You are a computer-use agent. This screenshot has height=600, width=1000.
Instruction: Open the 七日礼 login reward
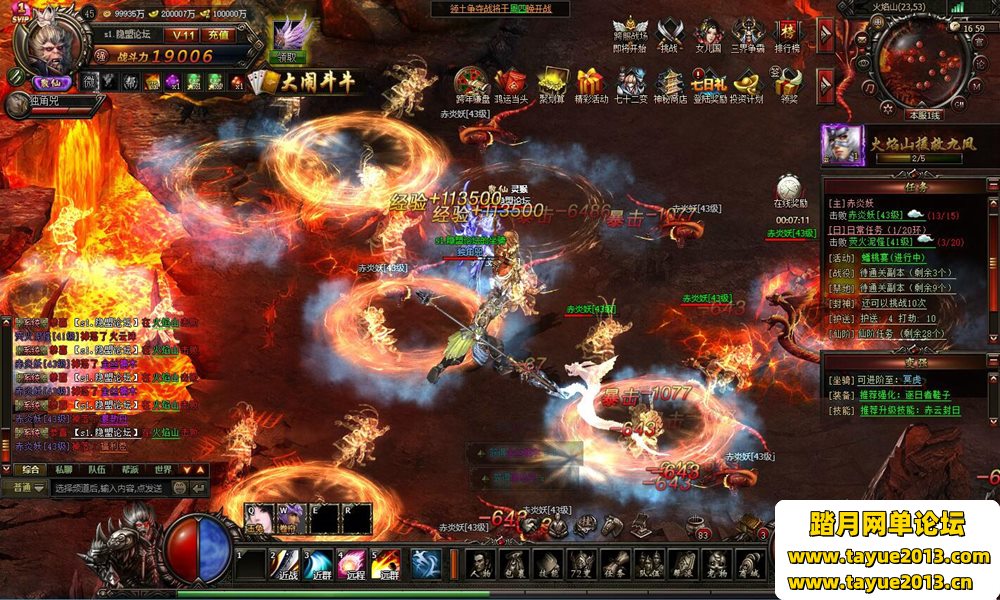coord(709,84)
